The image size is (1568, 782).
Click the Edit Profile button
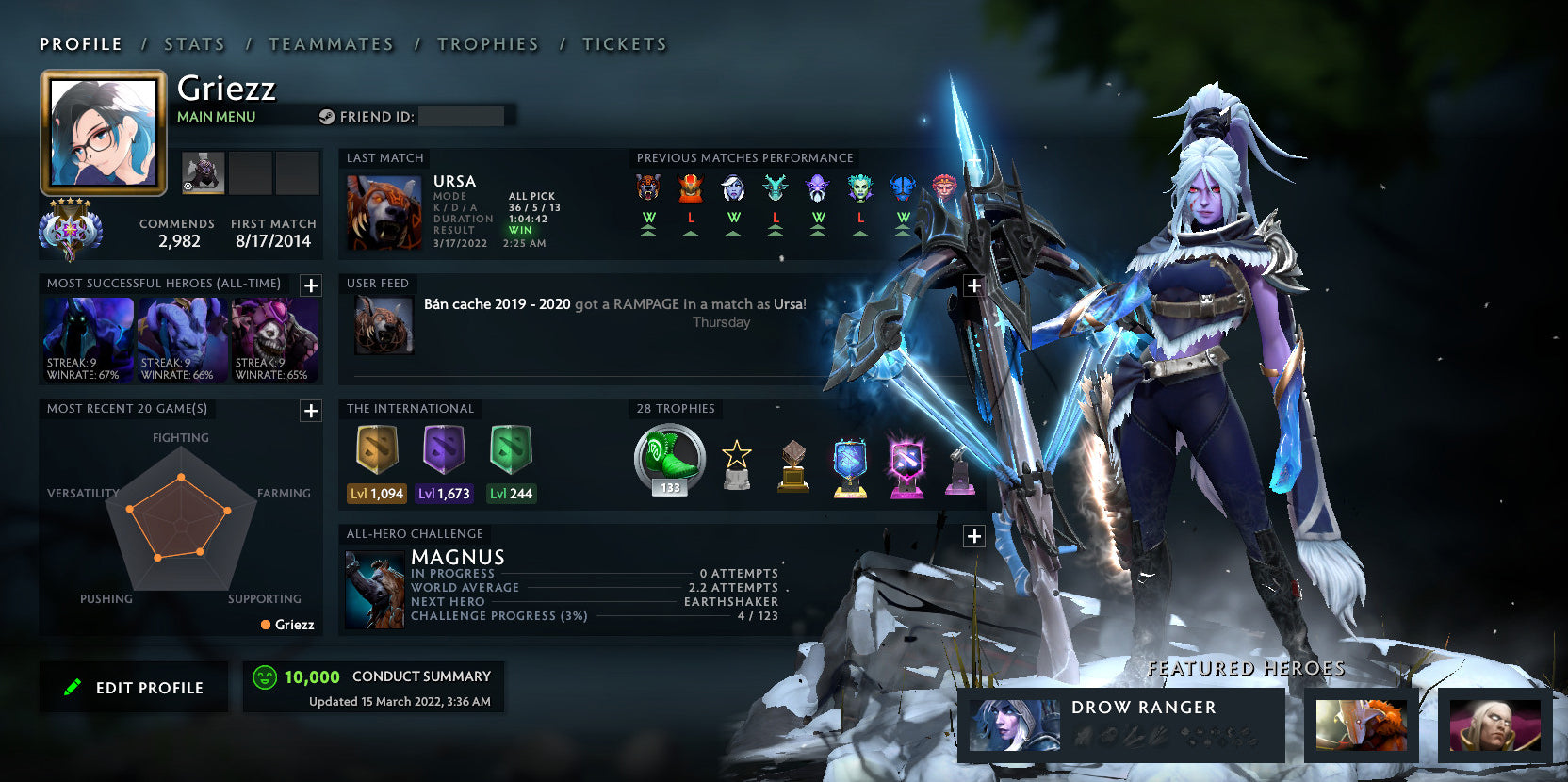[x=134, y=687]
